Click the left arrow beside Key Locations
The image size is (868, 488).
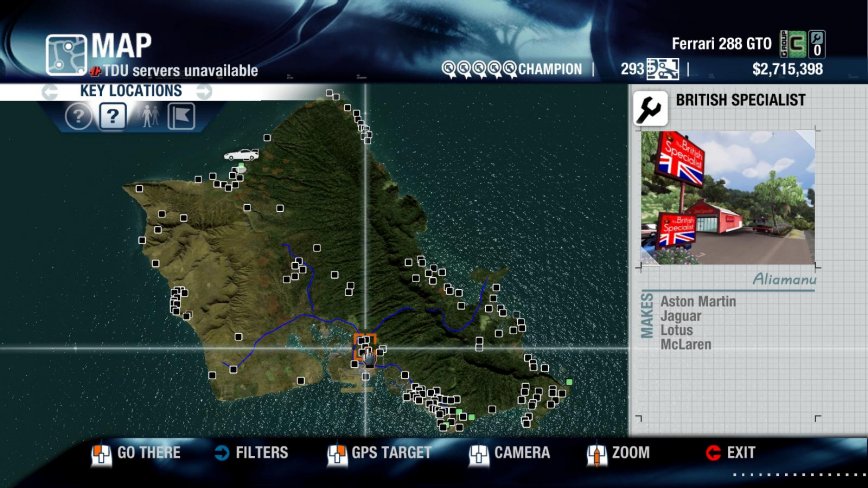pyautogui.click(x=50, y=92)
